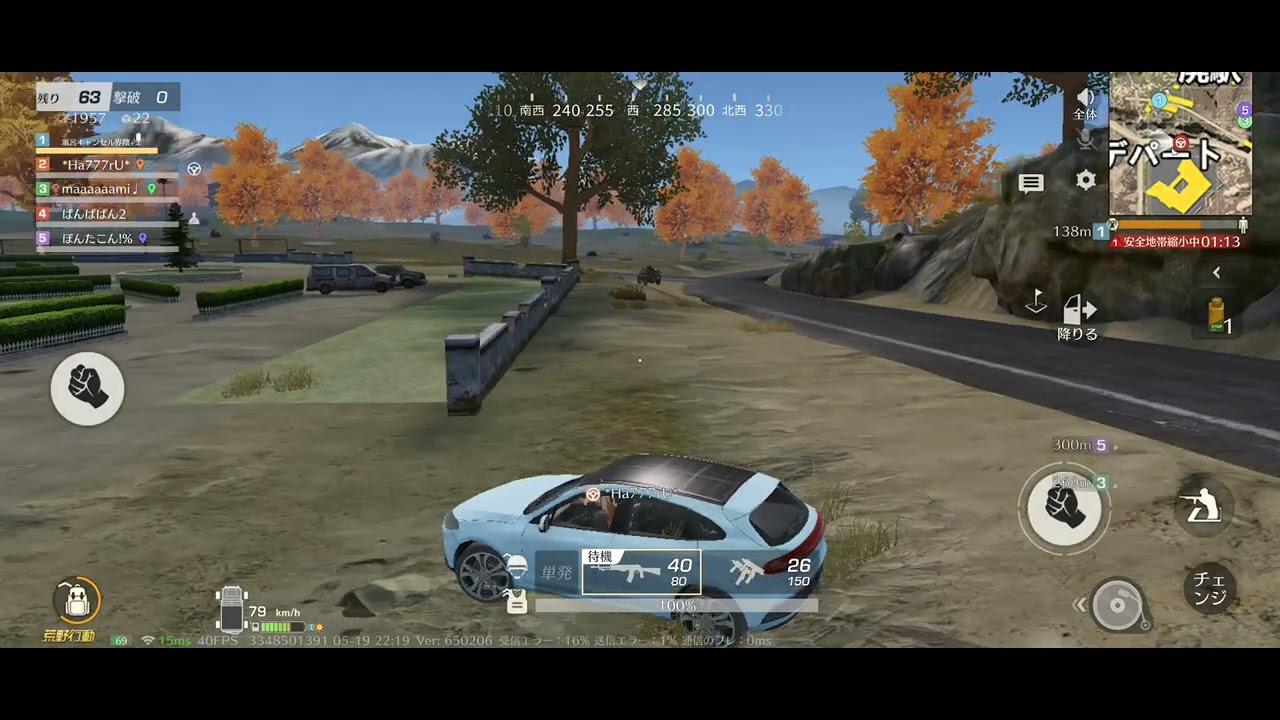Tap the right-side fist attack button

tap(1064, 508)
